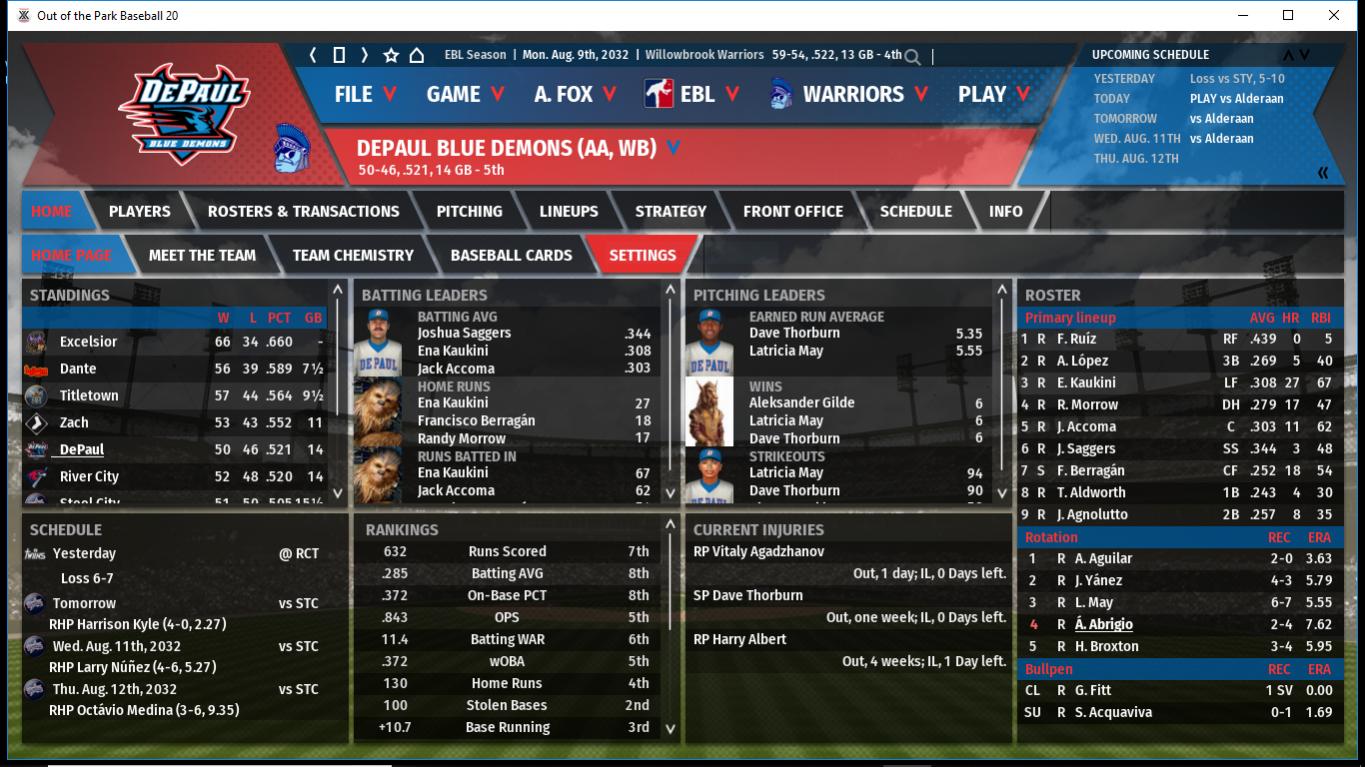View the TEAM CHEMISTRY page

(x=352, y=255)
